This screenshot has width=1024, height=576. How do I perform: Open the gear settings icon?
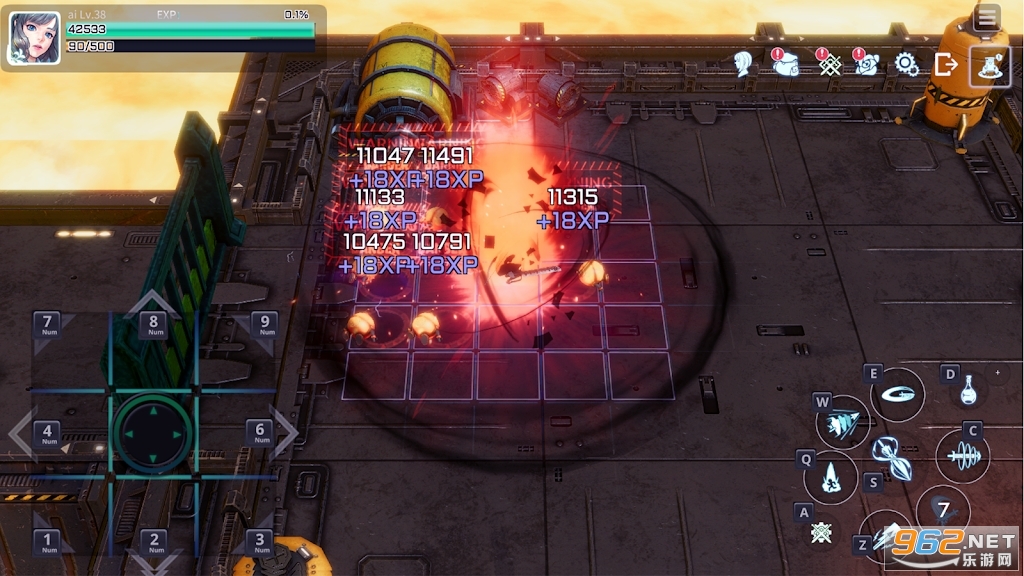[x=907, y=64]
